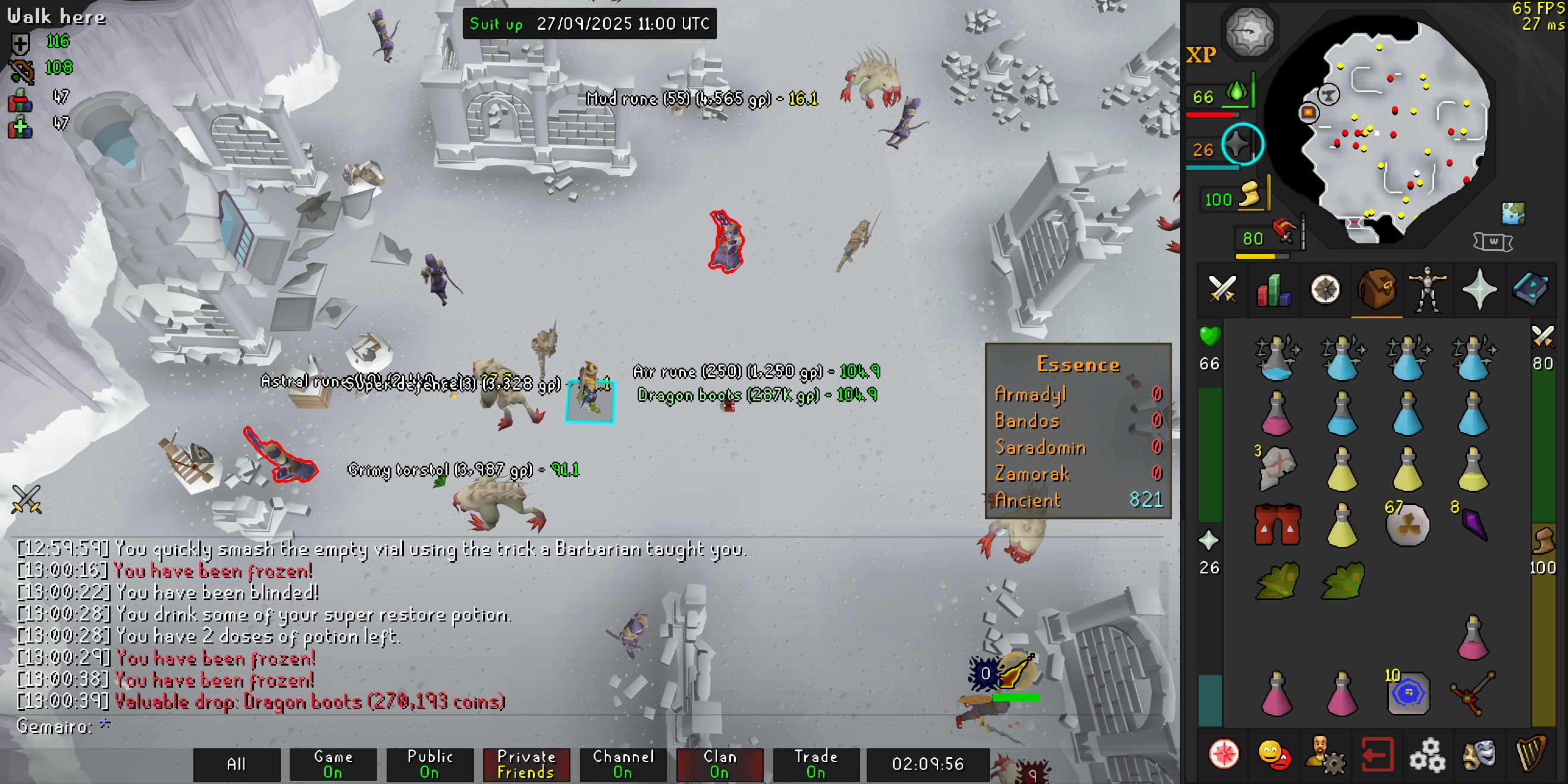
Task: Open the Clan chat tab
Action: 720,764
